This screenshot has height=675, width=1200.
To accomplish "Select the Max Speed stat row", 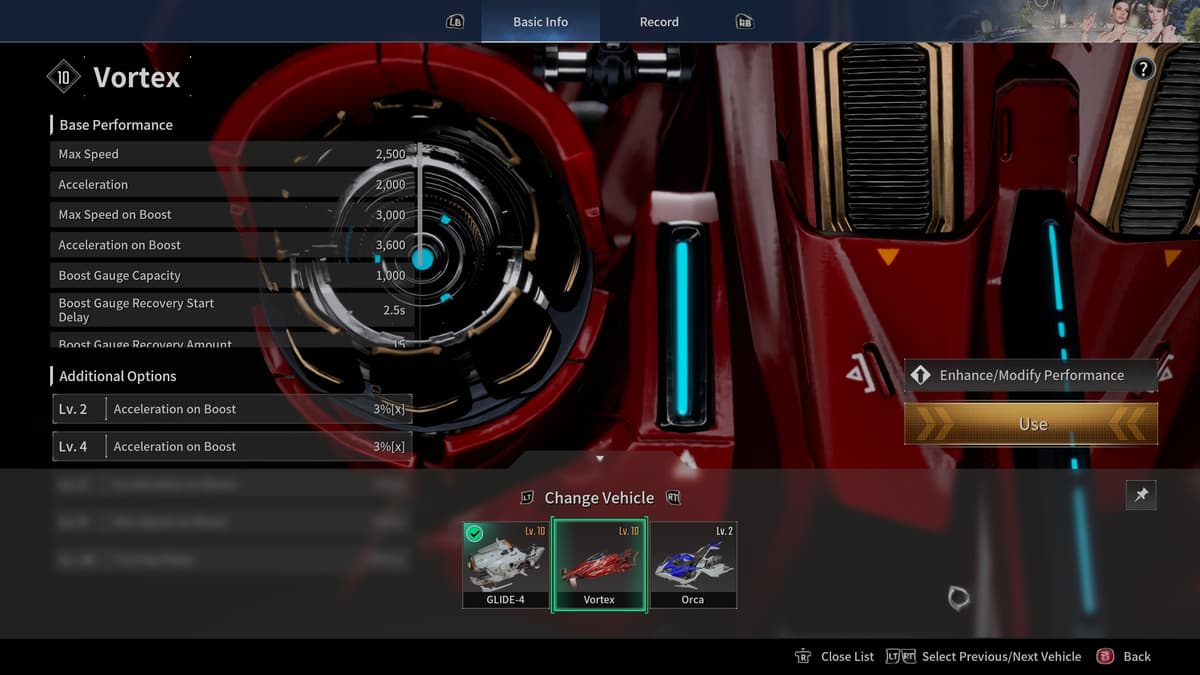I will click(232, 154).
